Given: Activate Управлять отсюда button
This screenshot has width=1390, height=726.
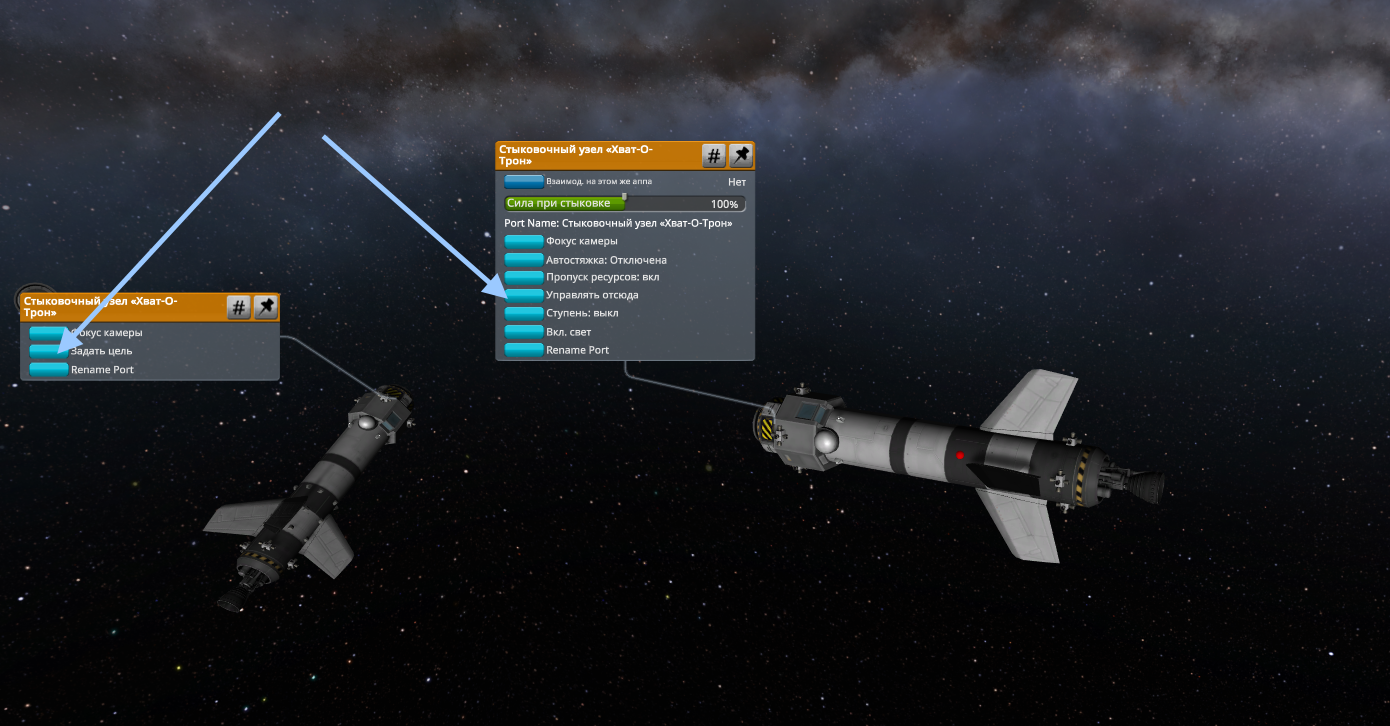Looking at the screenshot, I should click(524, 295).
